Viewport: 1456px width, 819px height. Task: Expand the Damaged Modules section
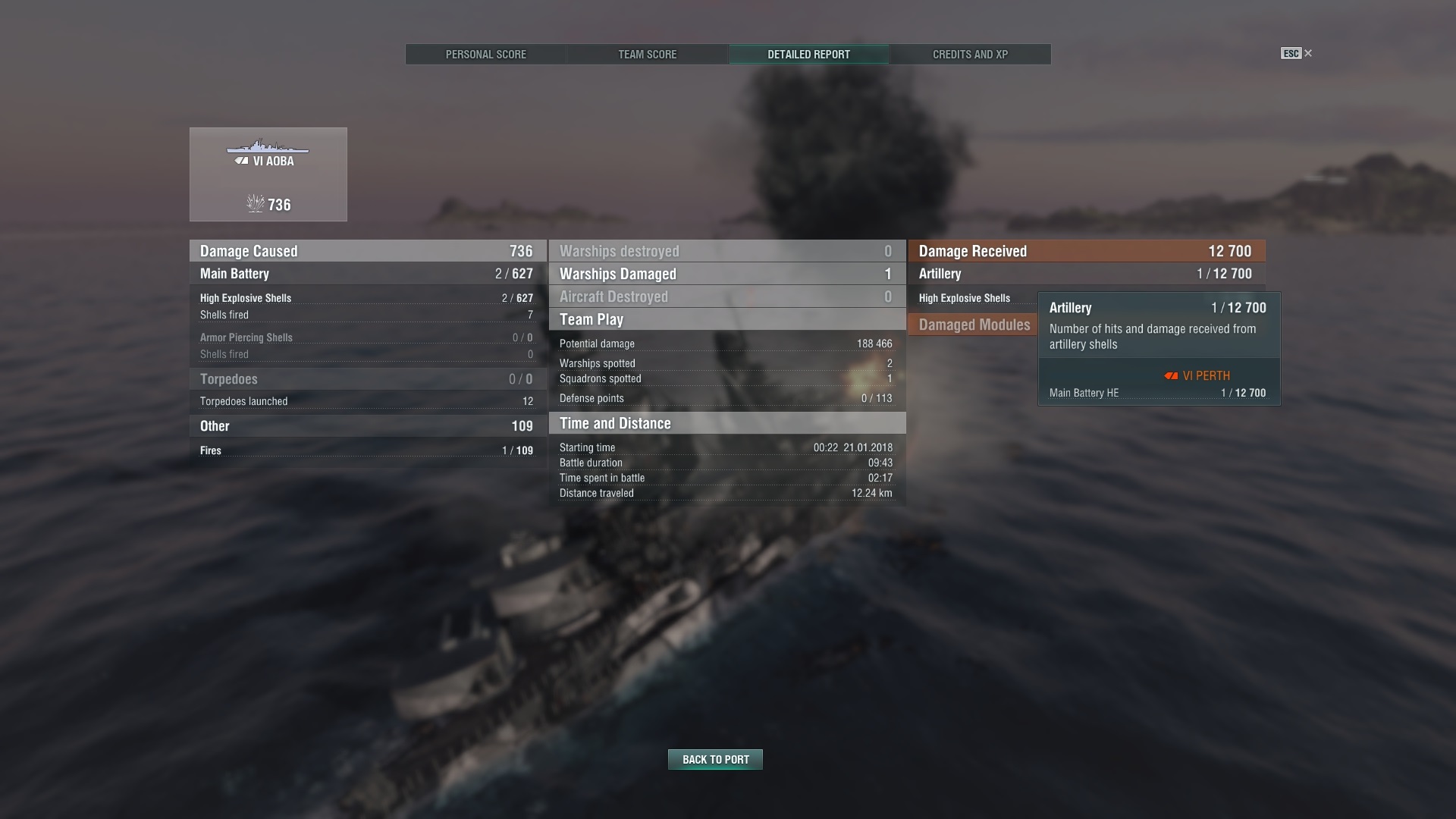click(974, 325)
